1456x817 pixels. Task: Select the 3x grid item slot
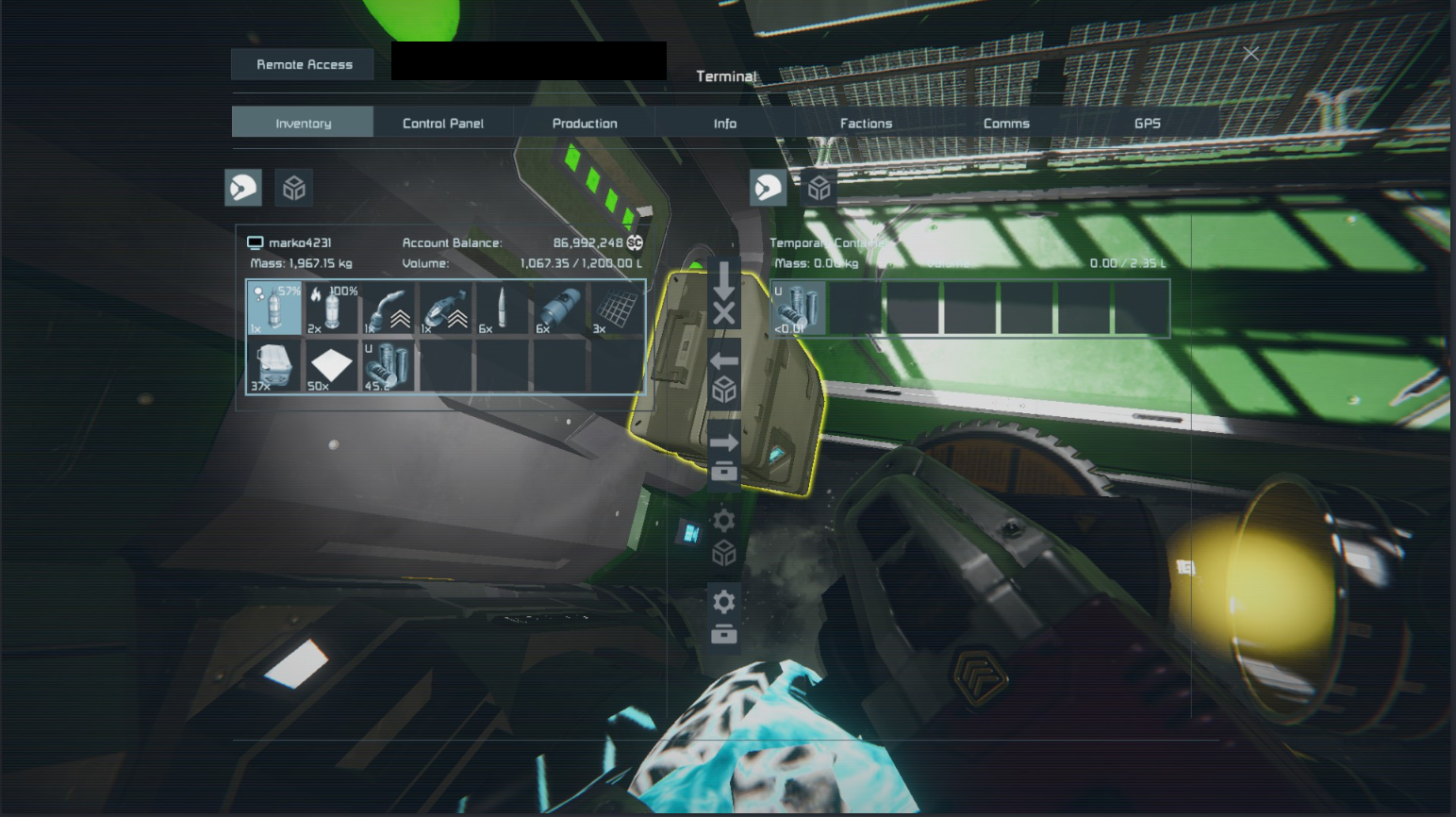617,308
